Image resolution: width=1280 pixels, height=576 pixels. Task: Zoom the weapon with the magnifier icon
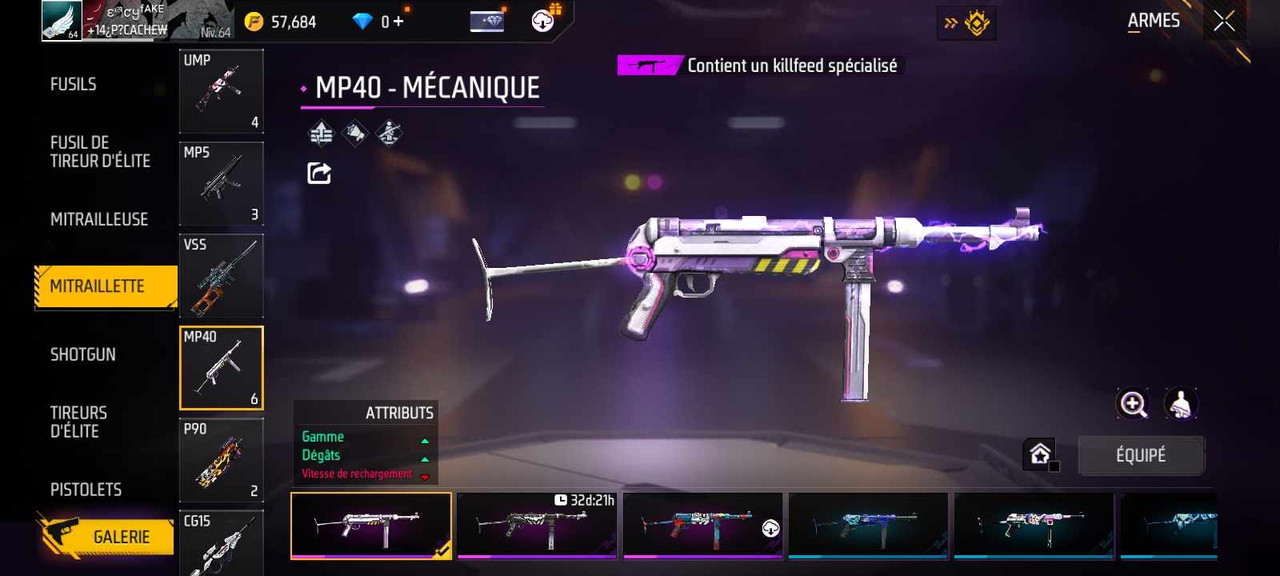click(x=1133, y=404)
